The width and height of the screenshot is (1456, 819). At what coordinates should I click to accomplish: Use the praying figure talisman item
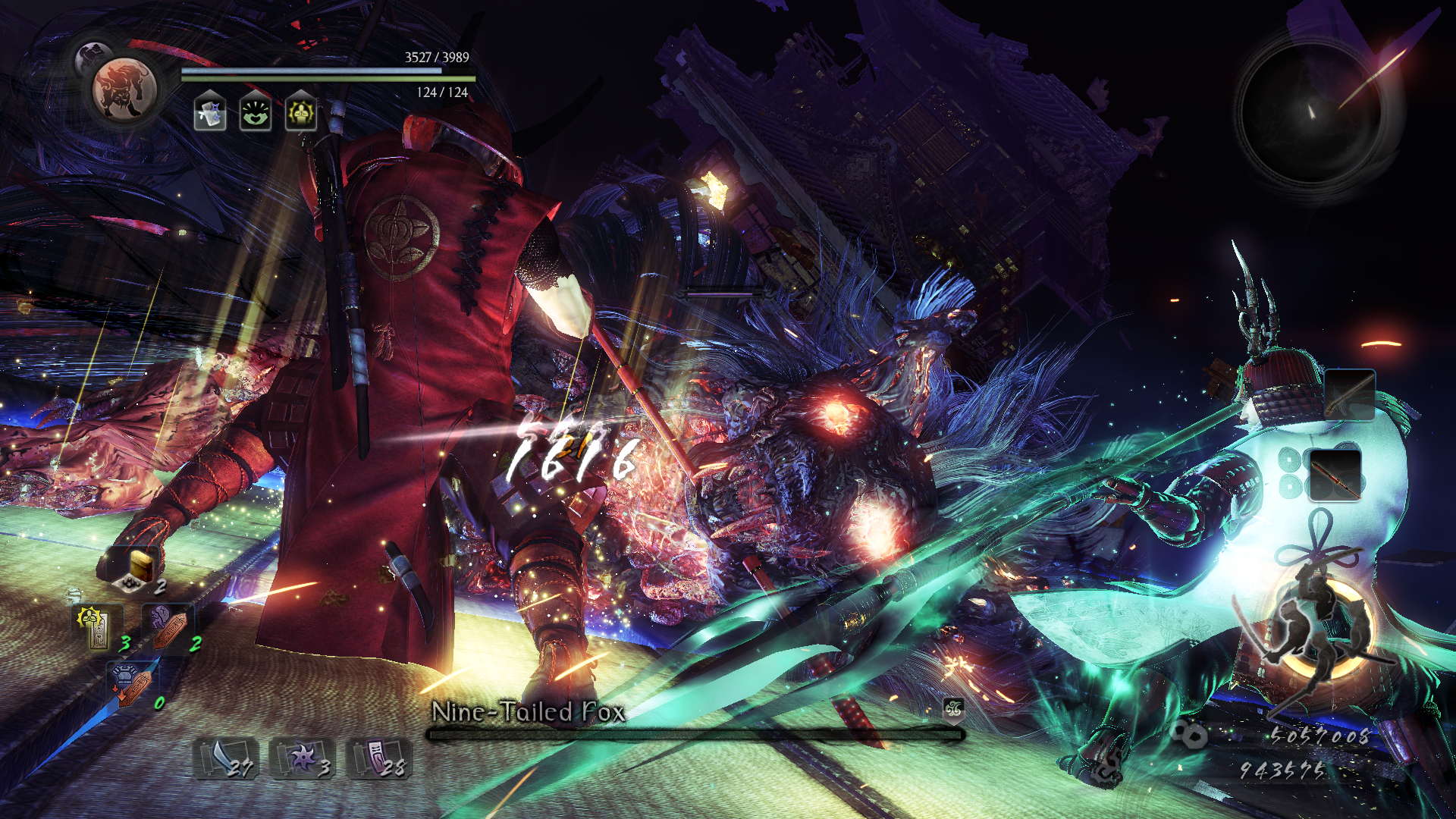(96, 627)
